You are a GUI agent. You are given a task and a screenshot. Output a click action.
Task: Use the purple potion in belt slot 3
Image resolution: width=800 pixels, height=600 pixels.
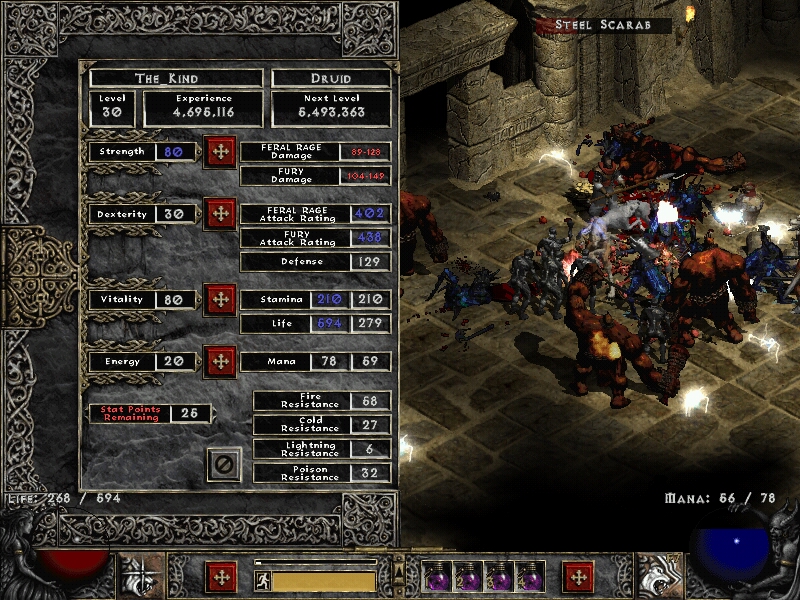pos(498,577)
